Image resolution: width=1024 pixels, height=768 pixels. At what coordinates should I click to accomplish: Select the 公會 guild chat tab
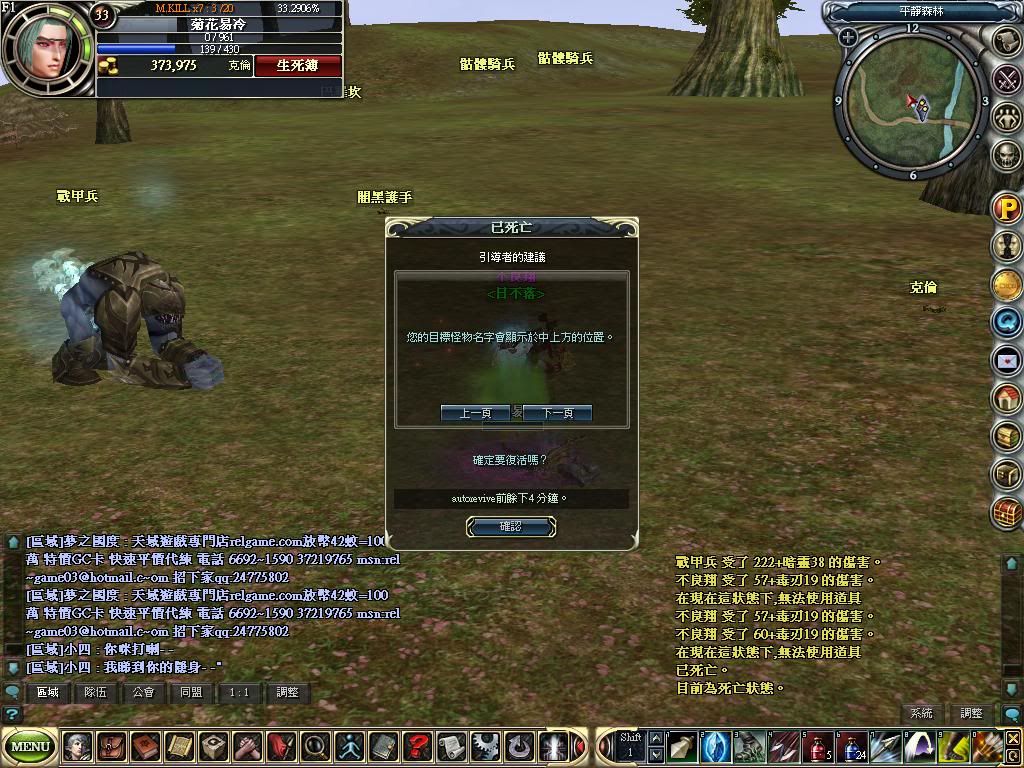pos(144,692)
